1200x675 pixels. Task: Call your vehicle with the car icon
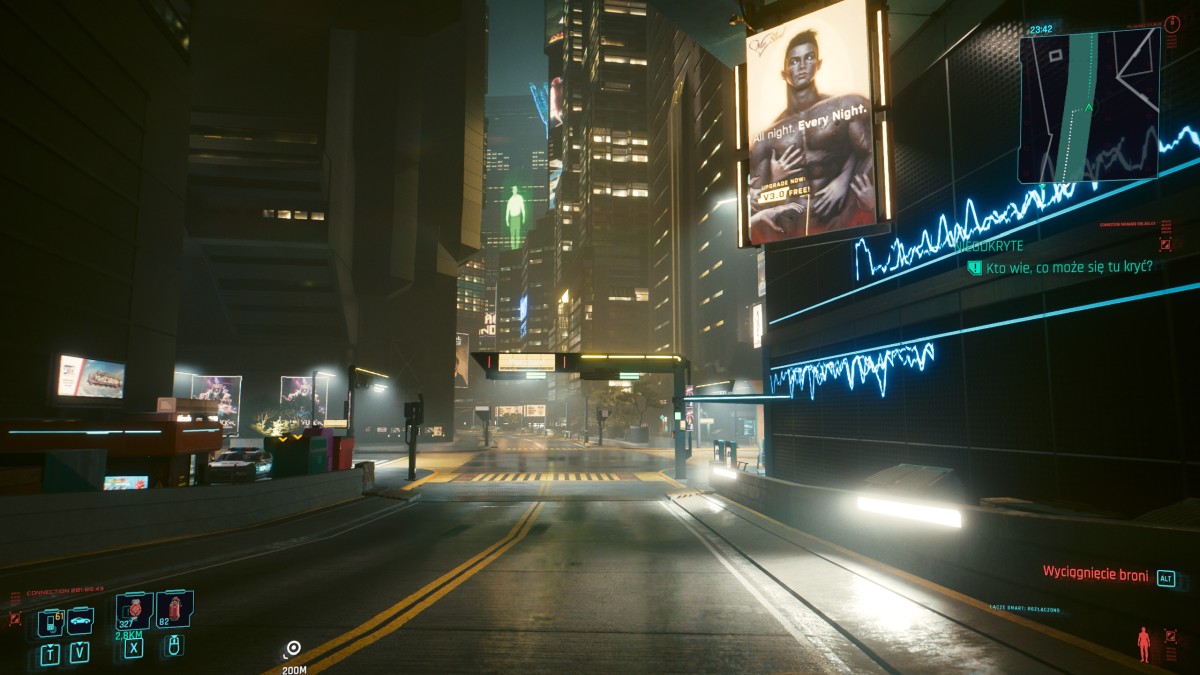(80, 621)
